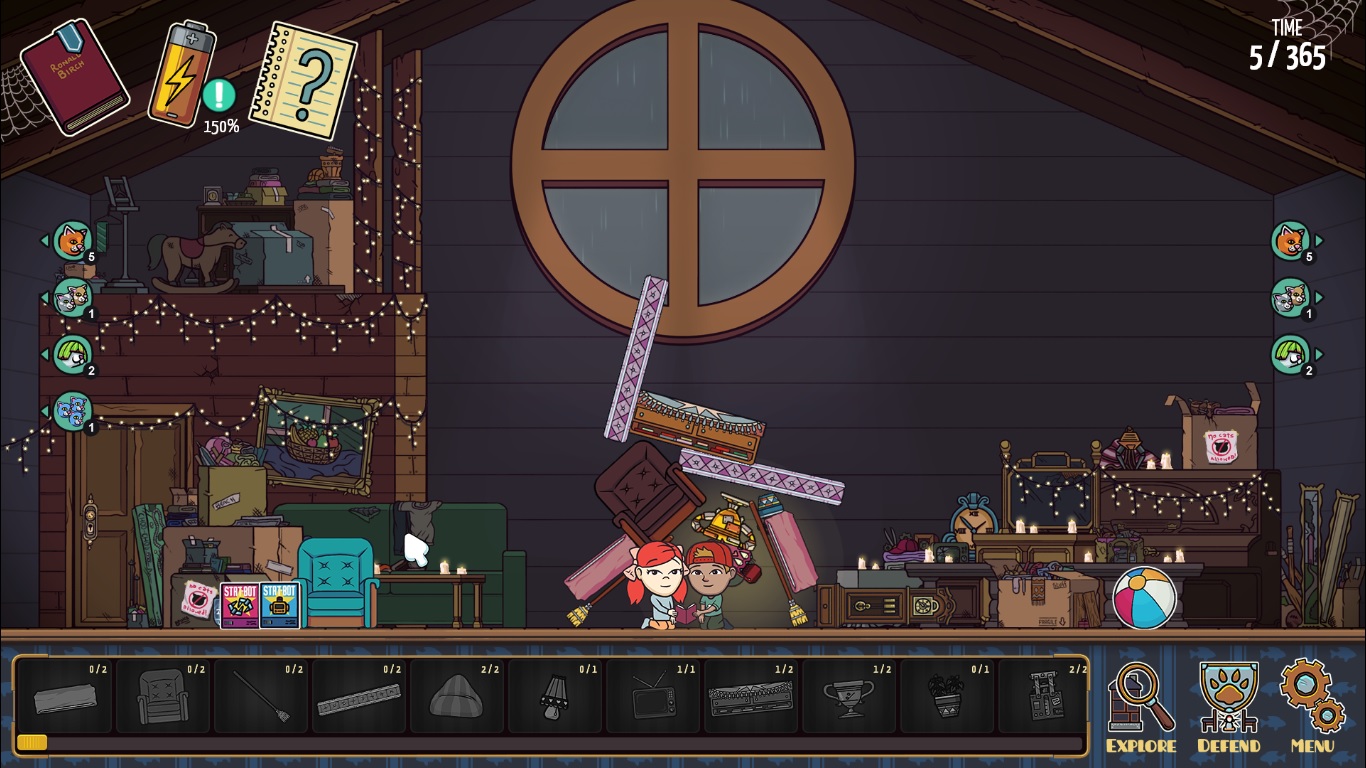Screen dimensions: 1366x768
Task: Open the question mark notepad hint
Action: (303, 80)
